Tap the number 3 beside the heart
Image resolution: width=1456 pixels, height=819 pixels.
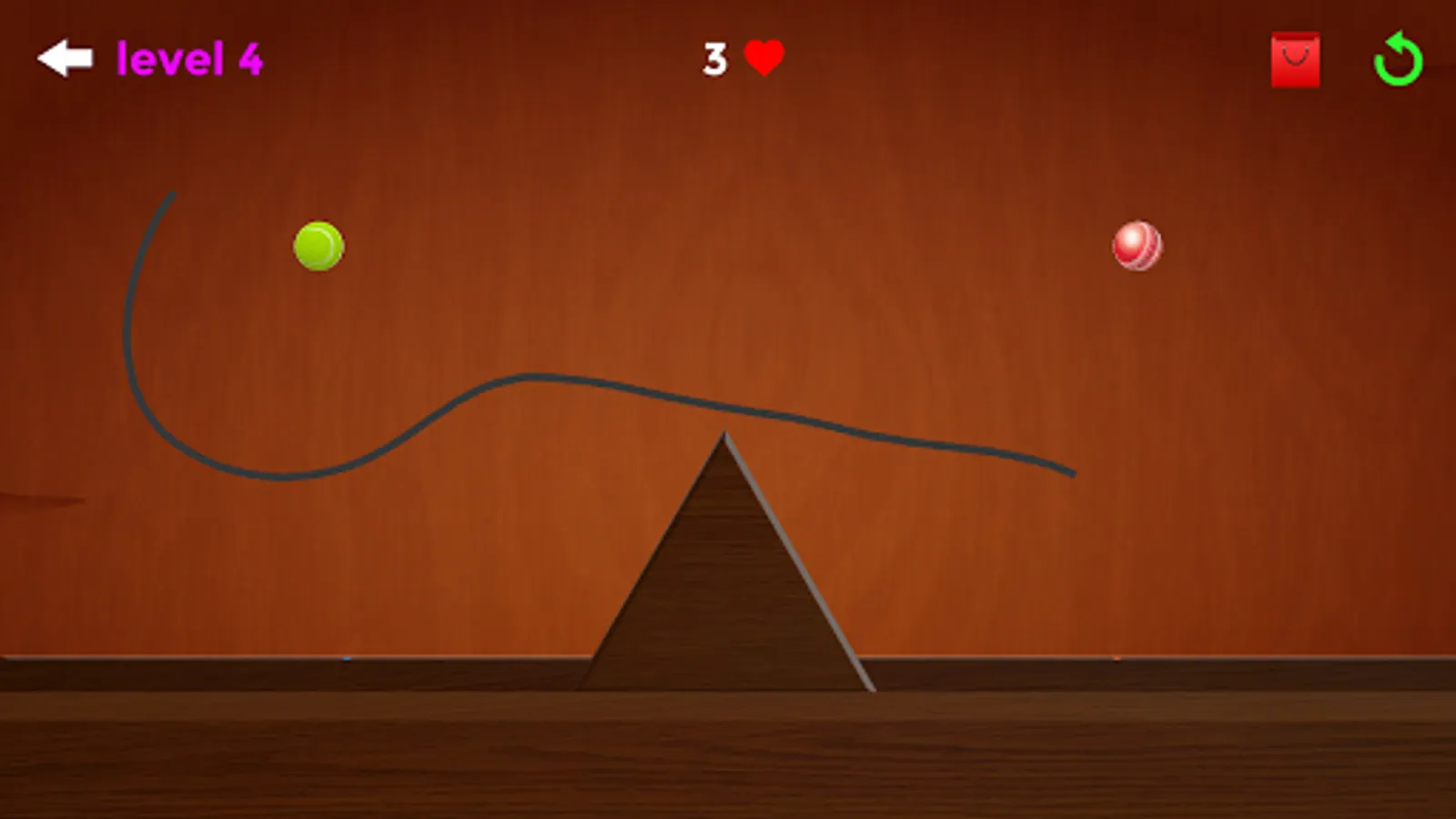tap(713, 59)
